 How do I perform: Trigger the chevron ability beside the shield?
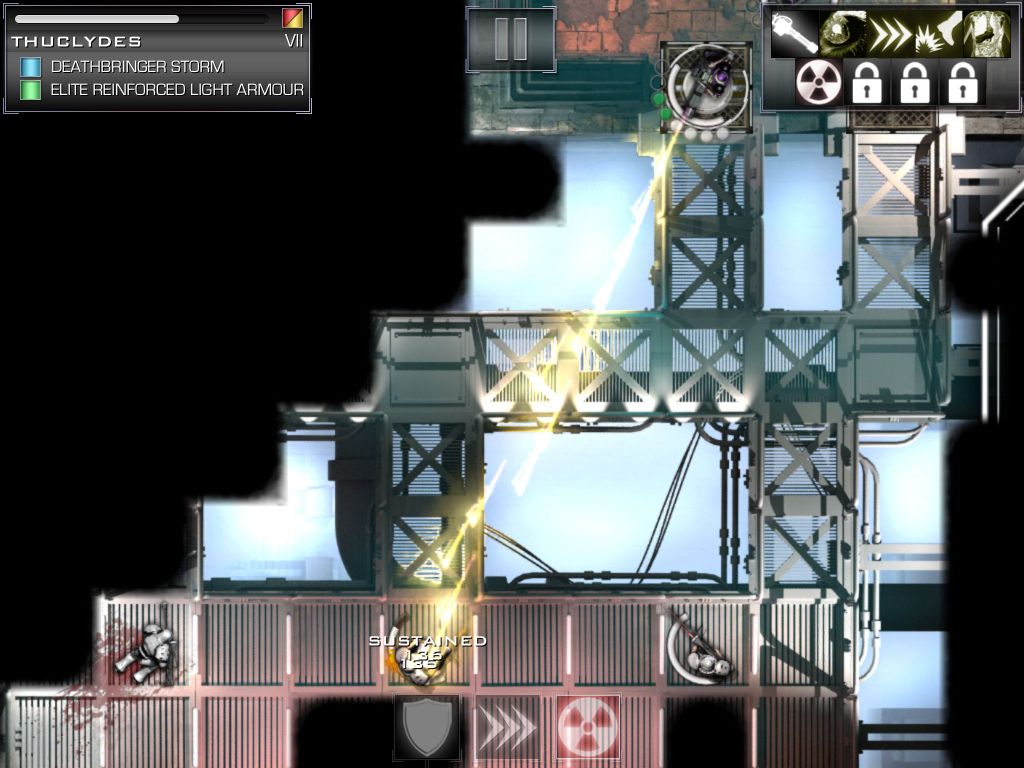(507, 727)
